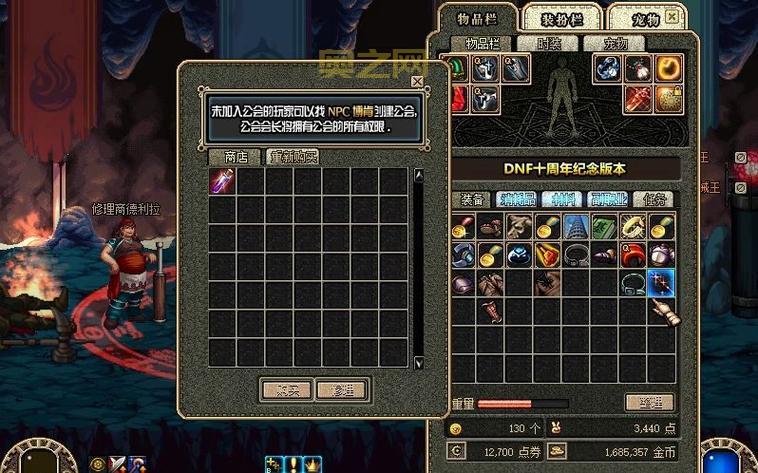Open the 装扮栏 top tab

click(561, 18)
